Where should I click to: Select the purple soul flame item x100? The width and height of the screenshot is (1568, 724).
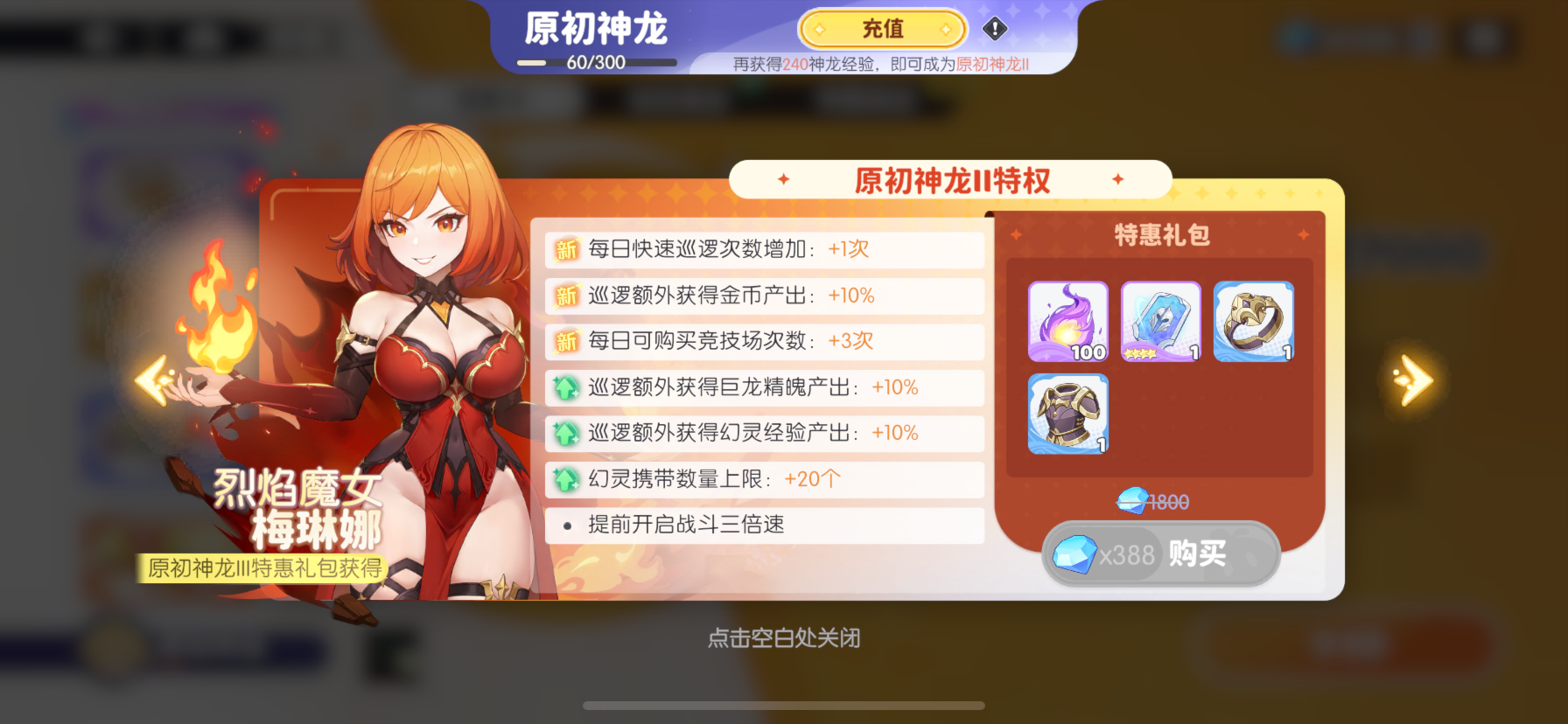pyautogui.click(x=1067, y=321)
